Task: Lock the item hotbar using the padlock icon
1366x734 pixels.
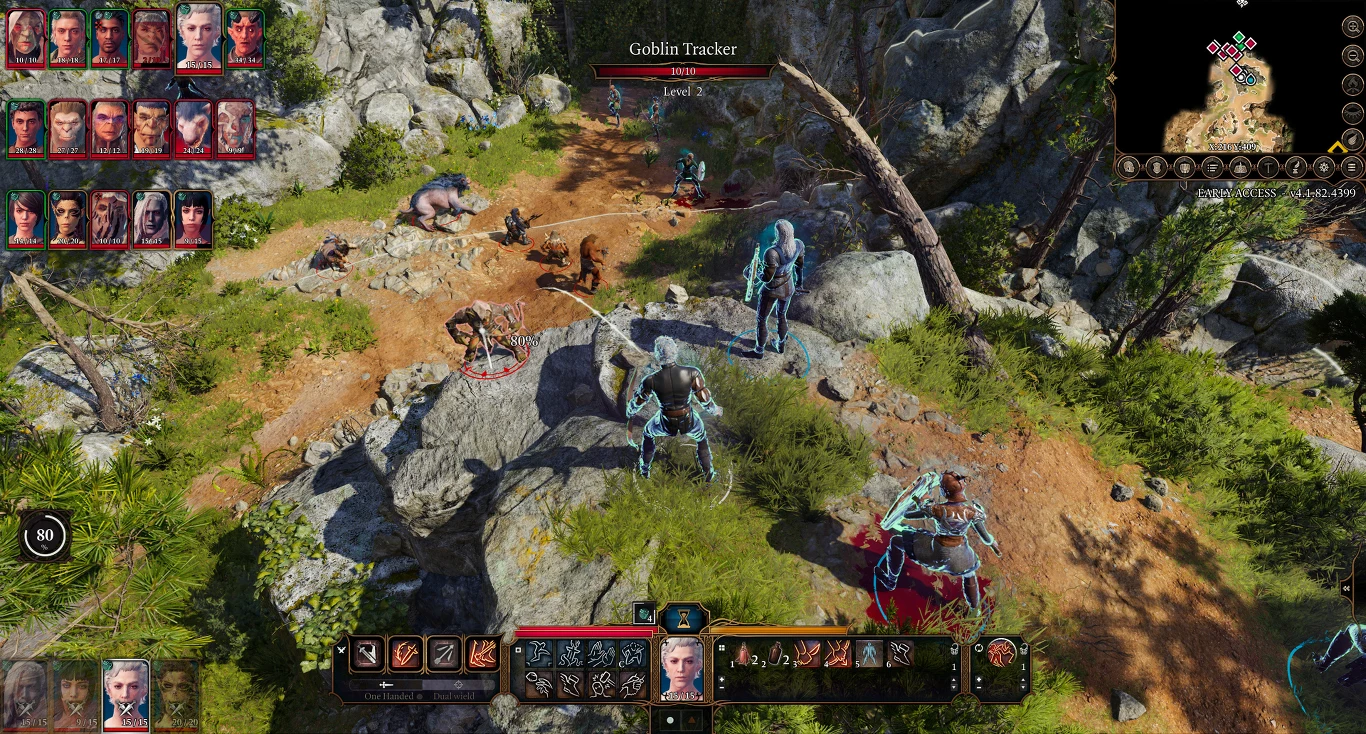Action: click(x=954, y=648)
